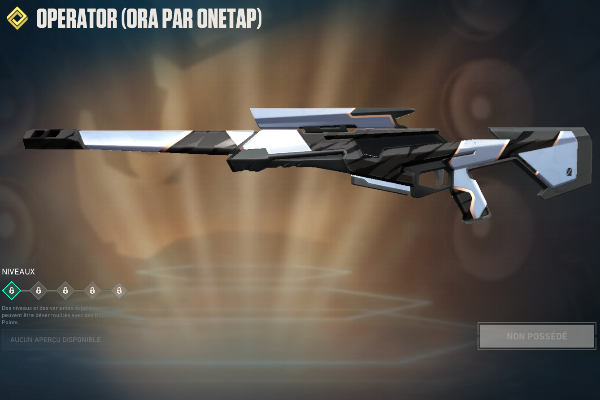Select the last locked level diamond
The height and width of the screenshot is (400, 600).
pos(119,291)
